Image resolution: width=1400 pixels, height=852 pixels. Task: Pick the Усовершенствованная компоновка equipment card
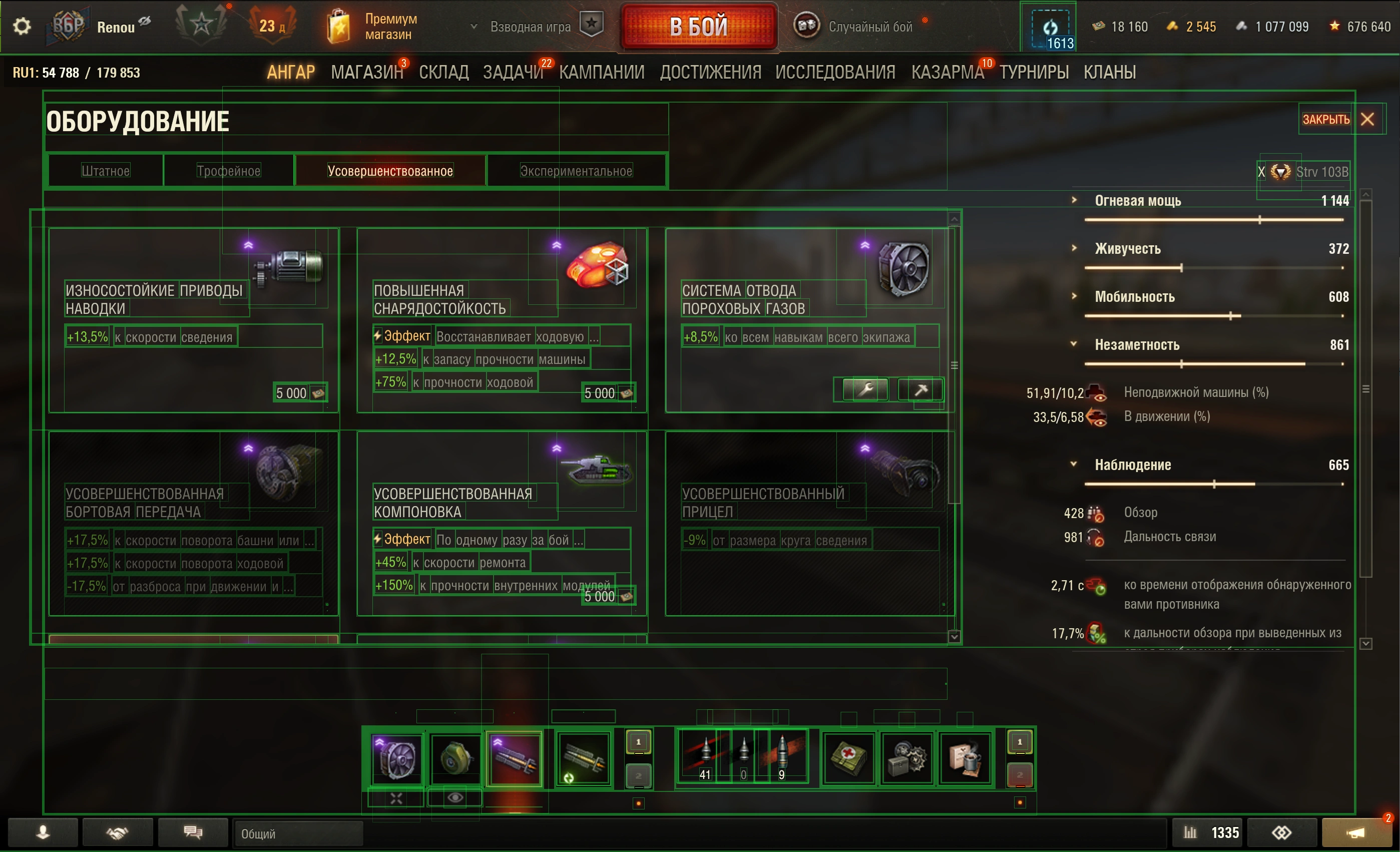tap(502, 523)
